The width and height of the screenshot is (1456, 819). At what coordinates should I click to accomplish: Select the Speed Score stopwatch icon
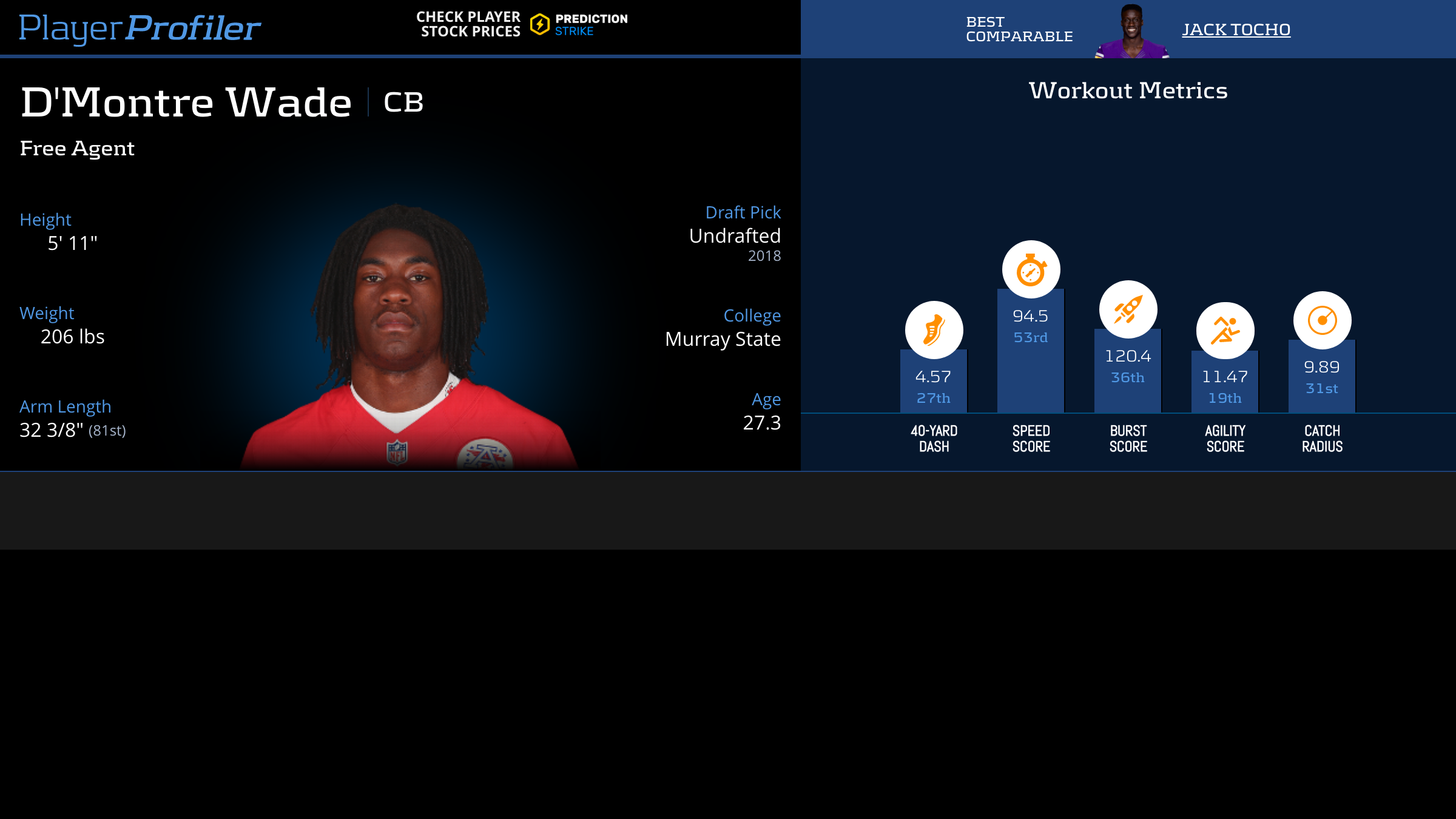pos(1031,269)
